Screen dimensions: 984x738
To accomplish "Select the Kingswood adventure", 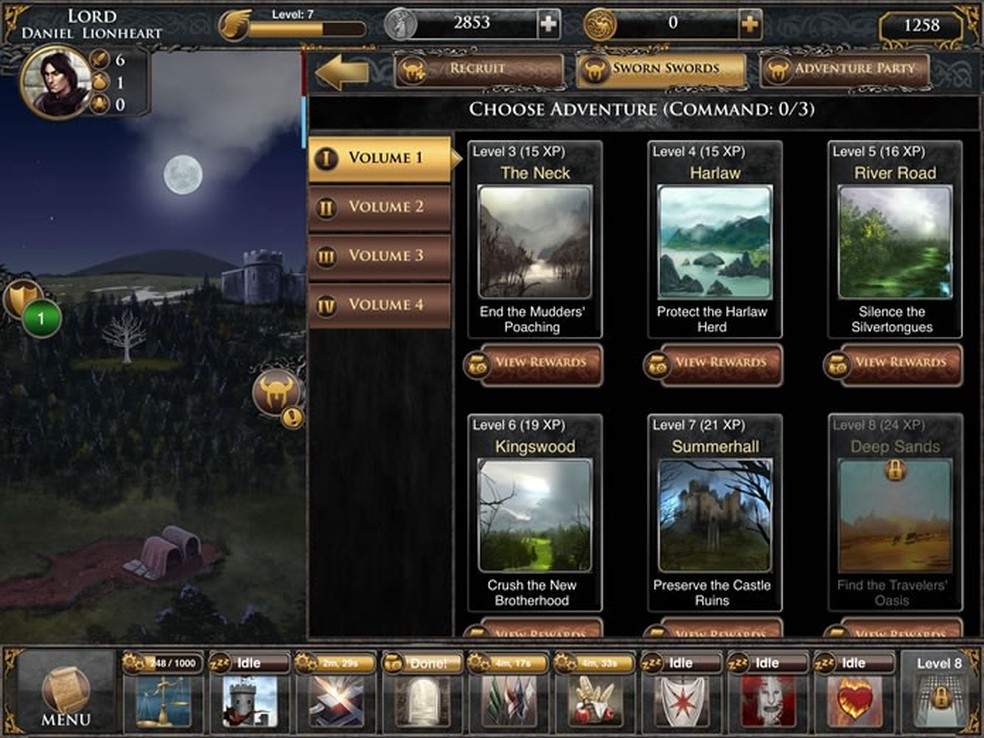I will click(535, 515).
